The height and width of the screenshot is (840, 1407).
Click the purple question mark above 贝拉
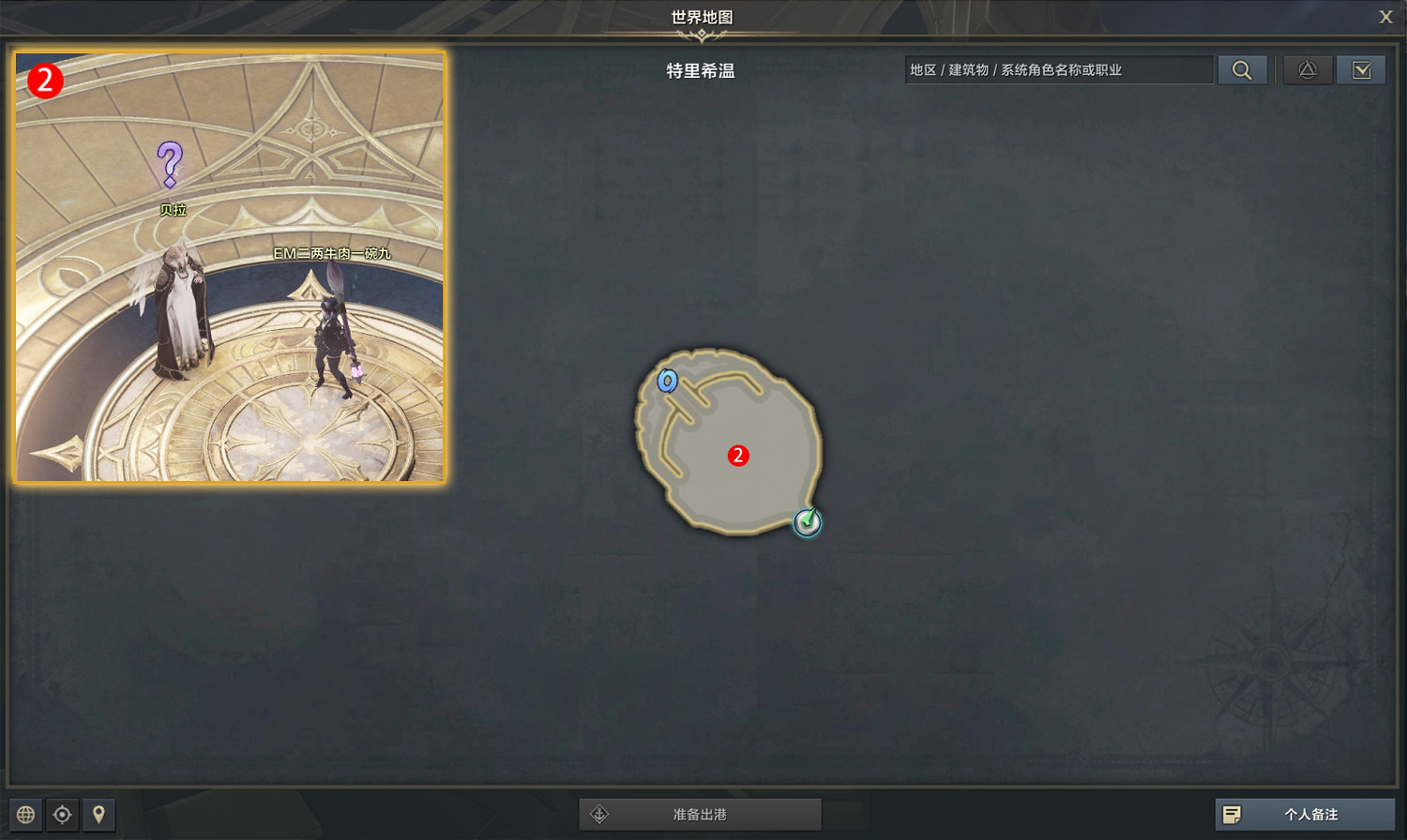[171, 161]
